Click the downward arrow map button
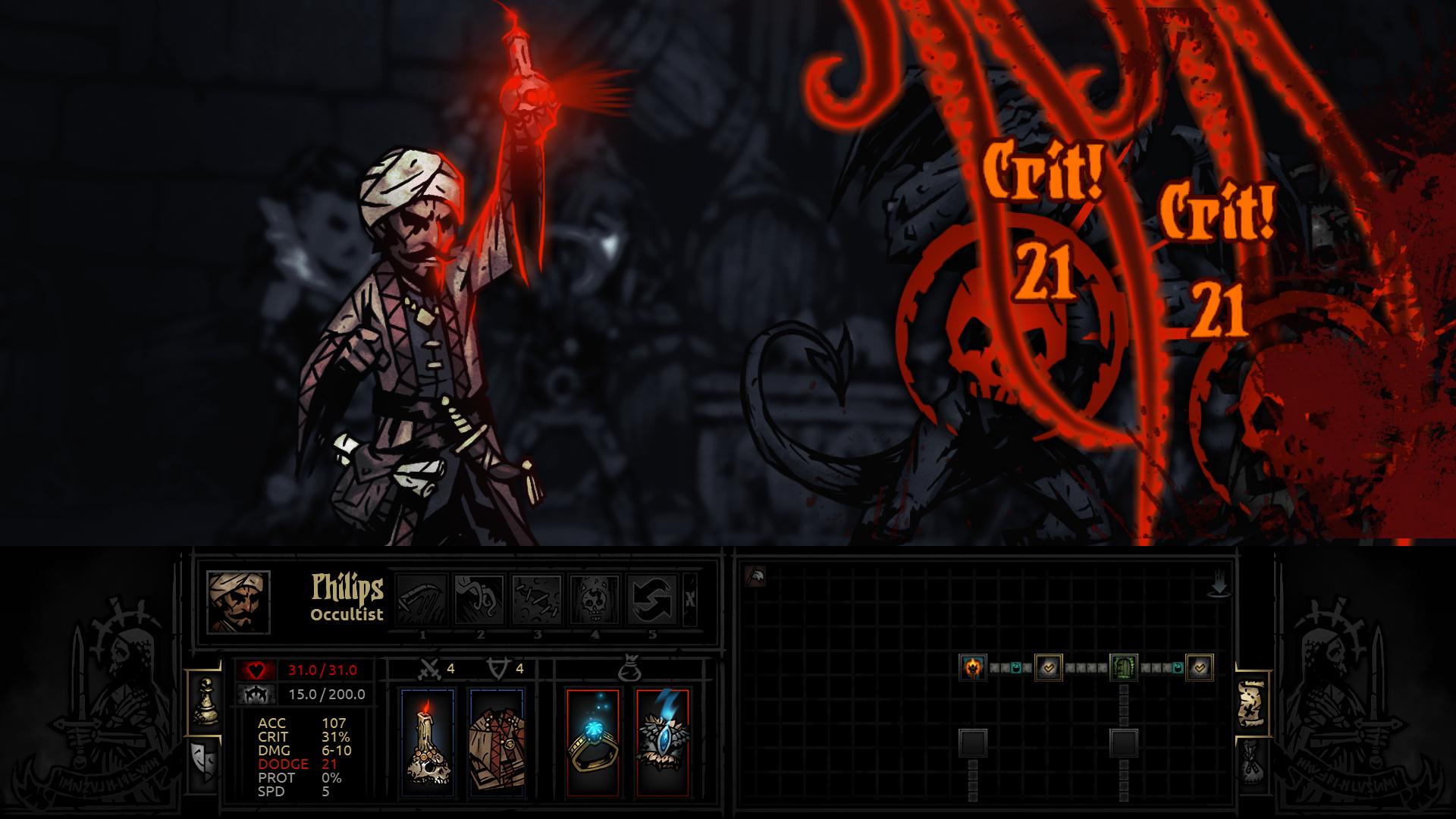The height and width of the screenshot is (819, 1456). pos(1219,586)
